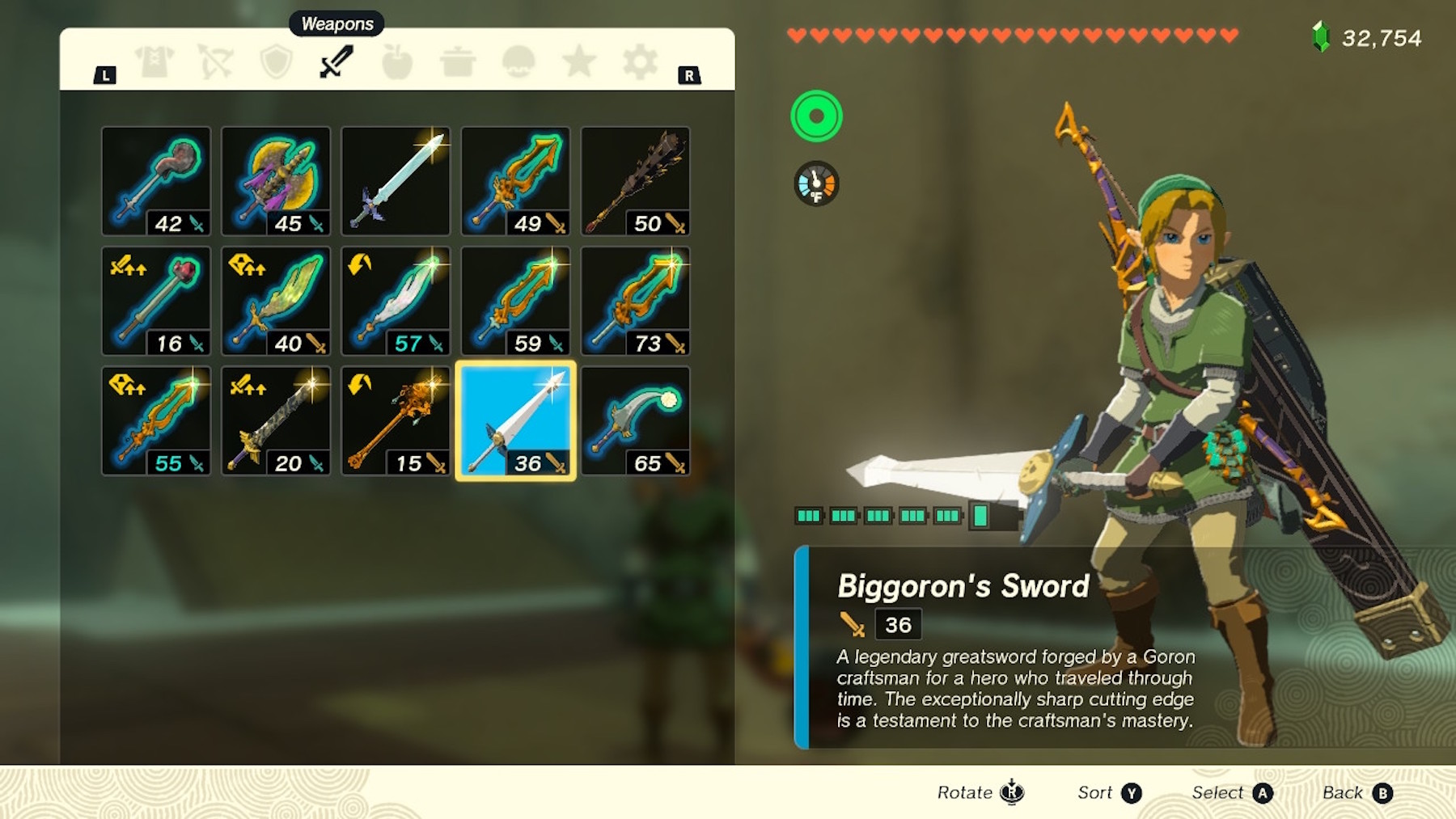Choose the white curved blade with 57 attack
The height and width of the screenshot is (819, 1456).
click(396, 301)
